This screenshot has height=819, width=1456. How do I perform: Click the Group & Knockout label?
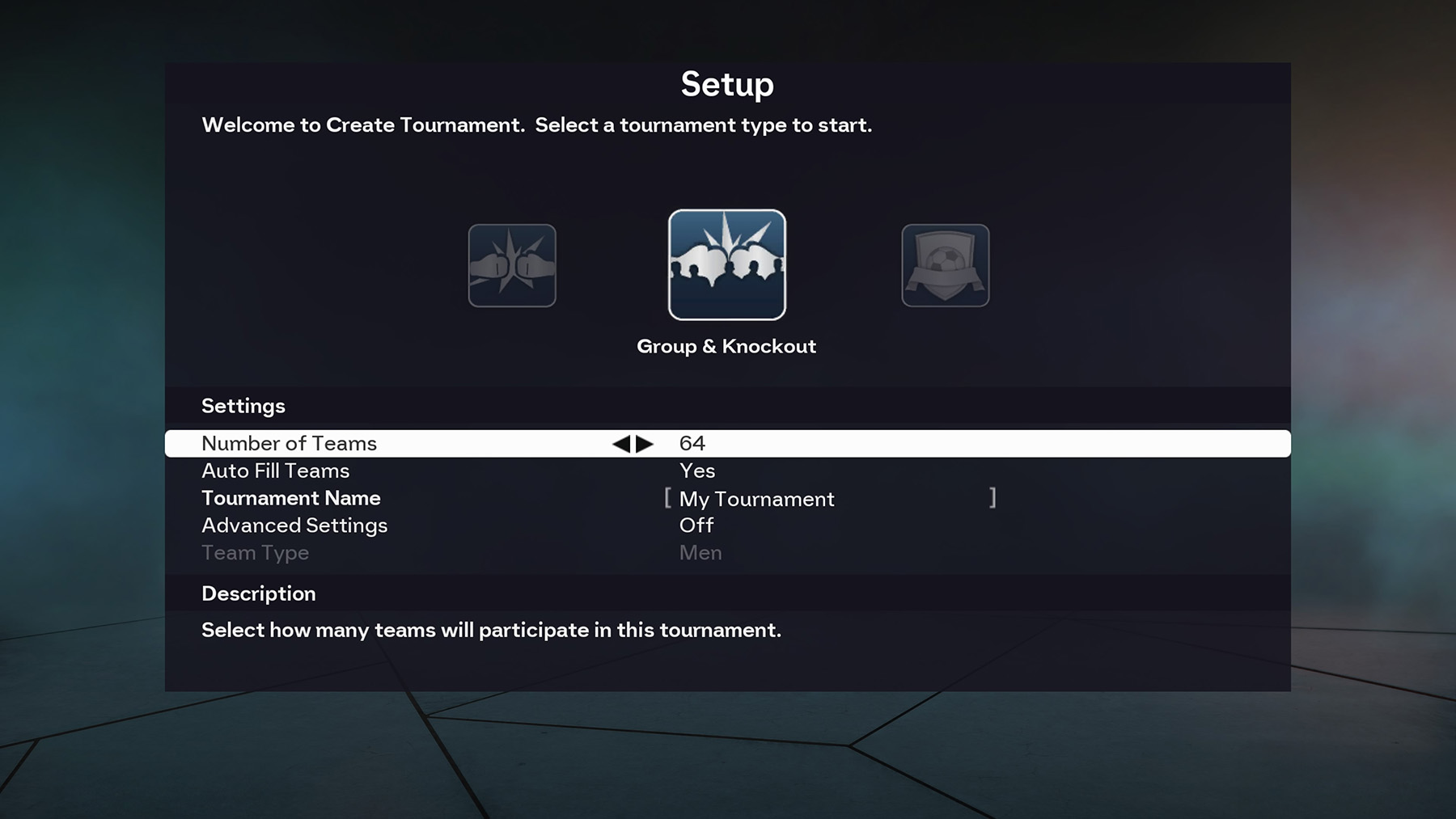point(726,346)
